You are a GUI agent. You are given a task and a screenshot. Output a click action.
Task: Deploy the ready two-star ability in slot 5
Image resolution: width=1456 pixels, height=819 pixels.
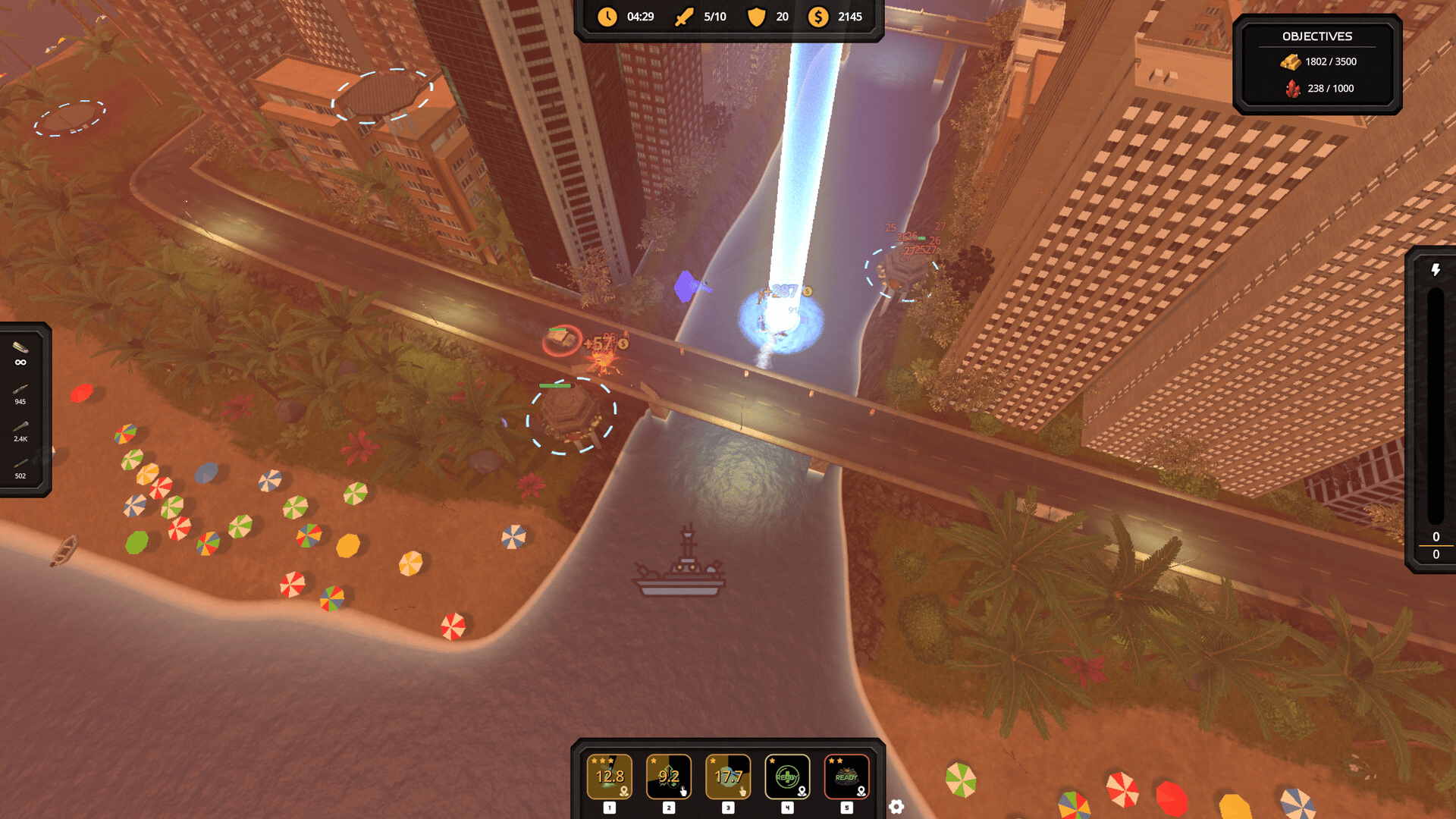(846, 777)
